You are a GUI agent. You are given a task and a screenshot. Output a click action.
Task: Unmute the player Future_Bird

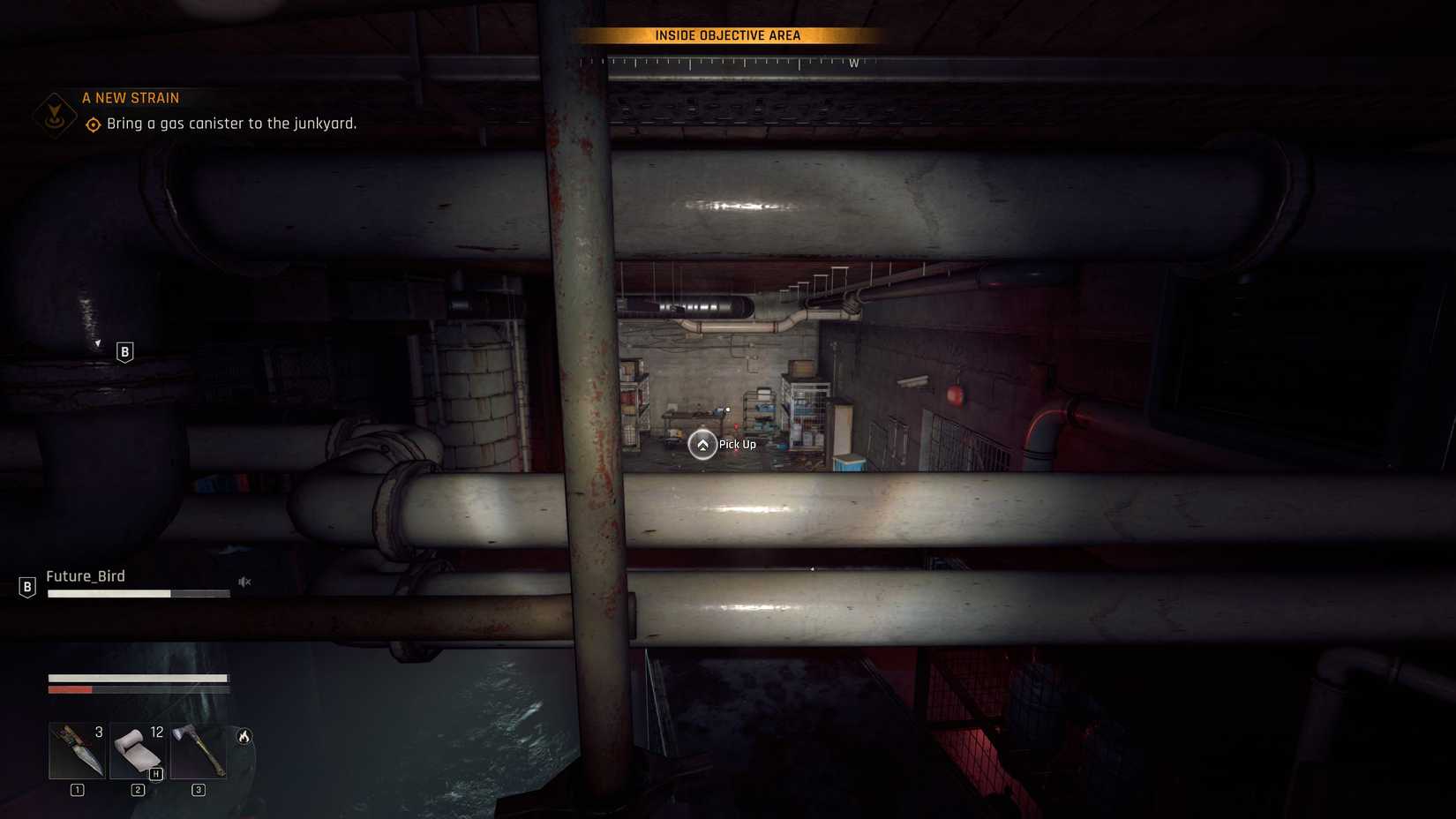point(244,582)
